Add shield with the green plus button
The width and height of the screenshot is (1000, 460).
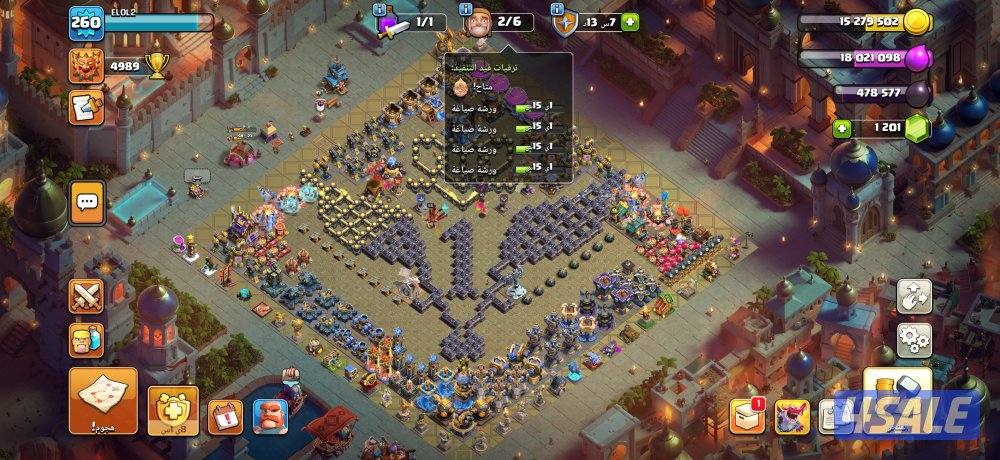(x=630, y=22)
